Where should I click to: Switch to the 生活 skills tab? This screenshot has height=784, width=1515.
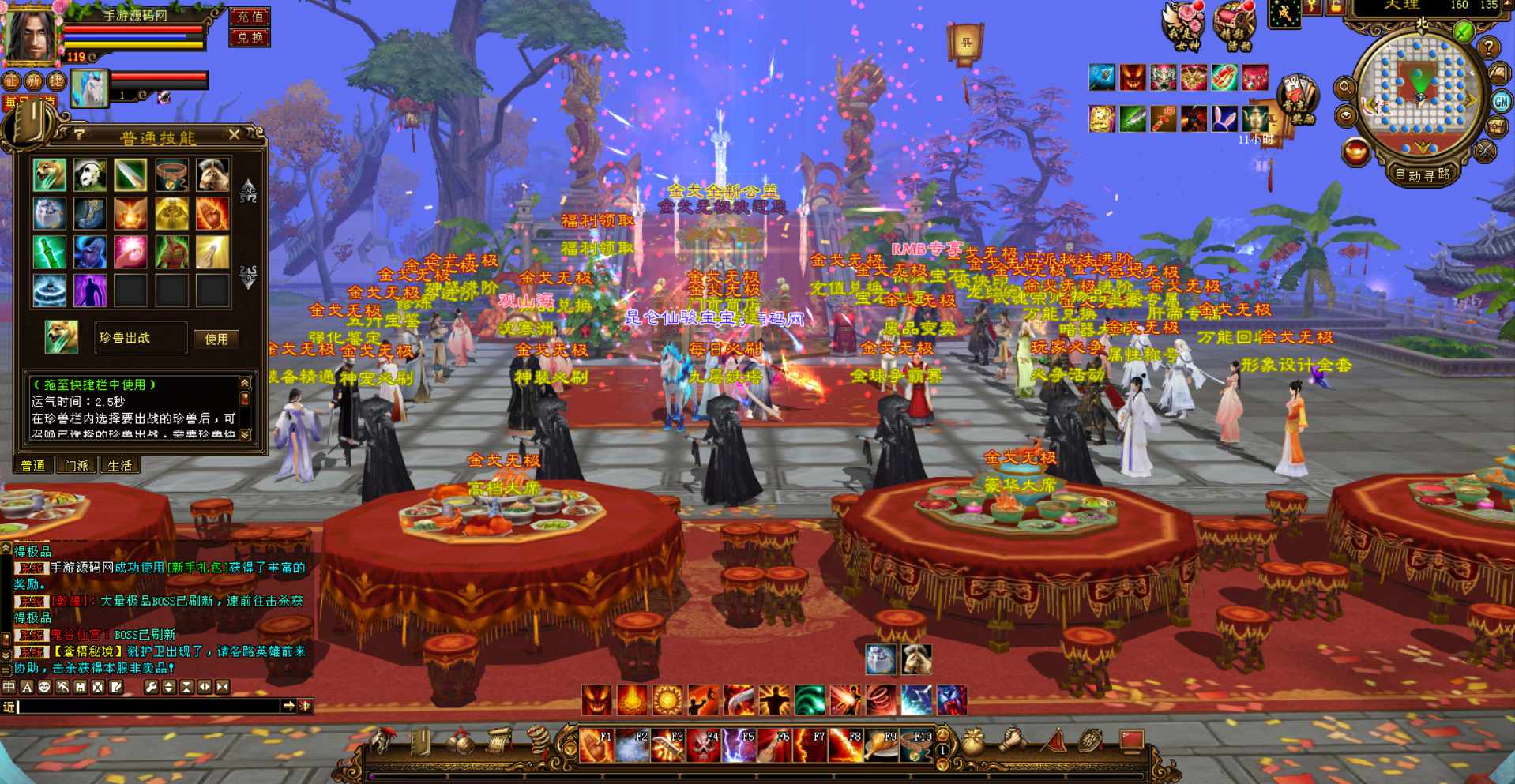[x=120, y=466]
